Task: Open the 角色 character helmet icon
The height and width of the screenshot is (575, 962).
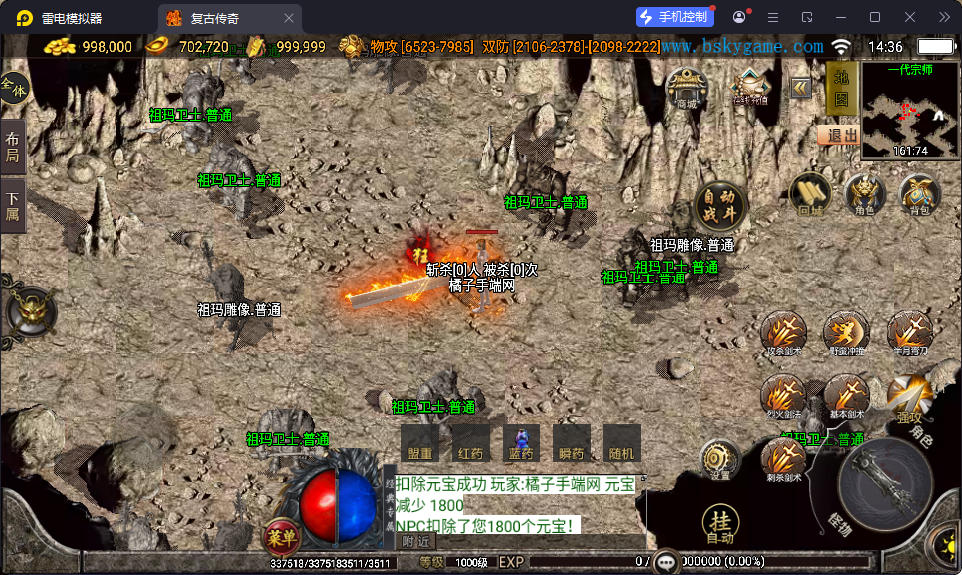Action: coord(864,193)
